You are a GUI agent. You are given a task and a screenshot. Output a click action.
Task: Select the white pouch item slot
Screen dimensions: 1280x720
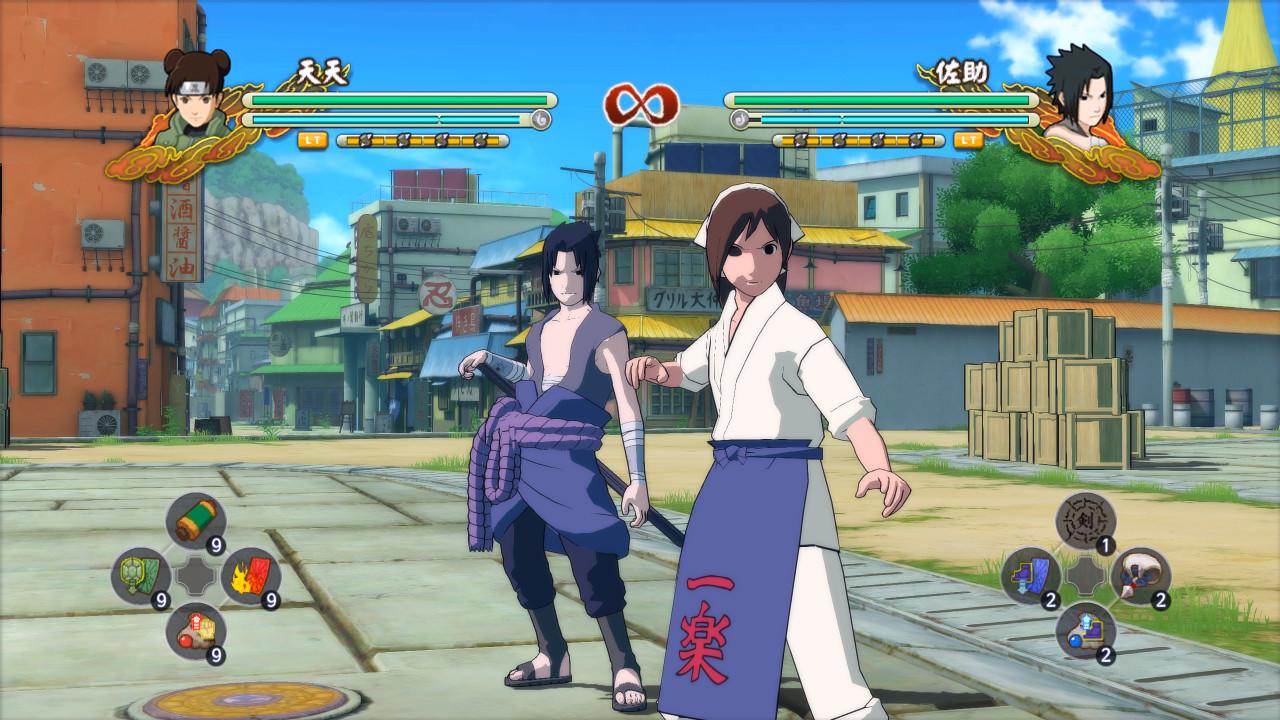[1139, 577]
